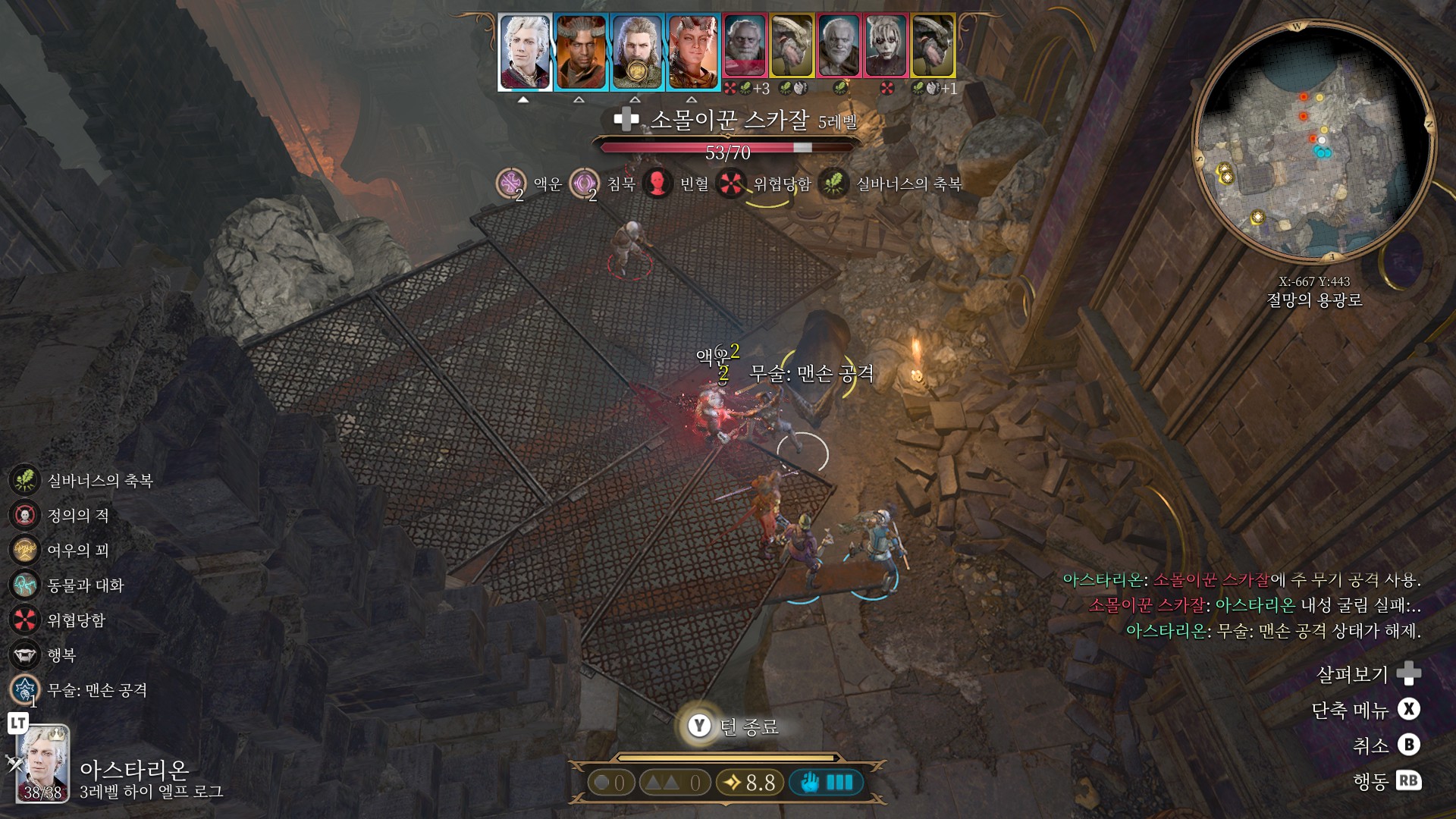1456x819 pixels.
Task: Show the 실바너스의 축복 condition in the left list
Action: click(x=25, y=481)
